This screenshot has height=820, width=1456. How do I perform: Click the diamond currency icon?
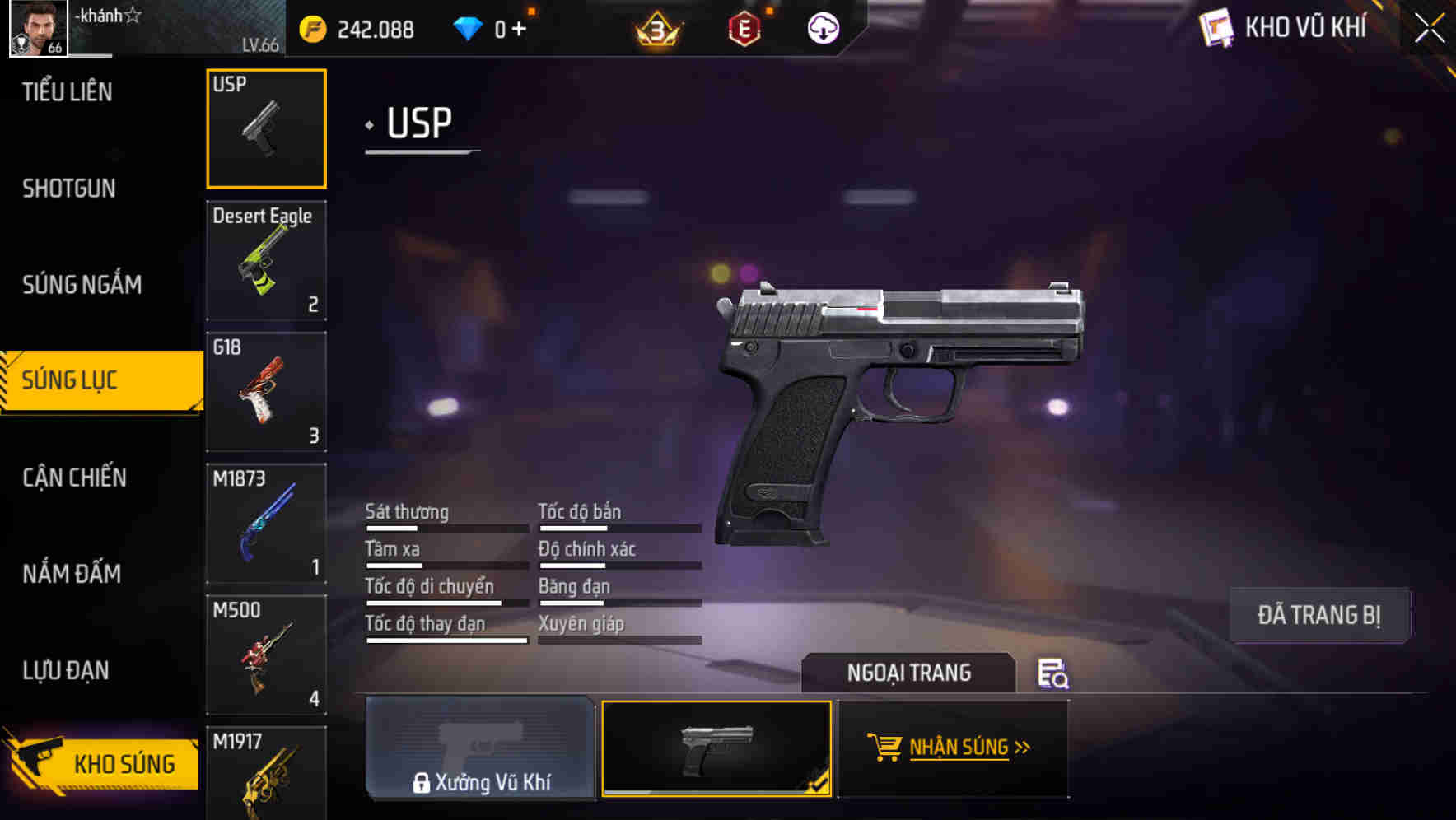pos(469,27)
